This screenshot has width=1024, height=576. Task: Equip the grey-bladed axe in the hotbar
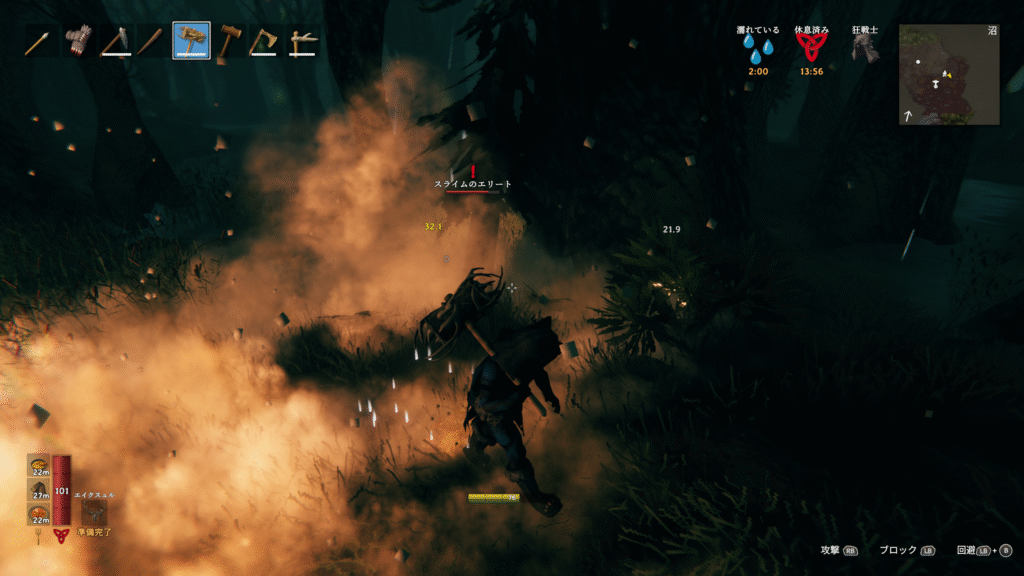[116, 42]
